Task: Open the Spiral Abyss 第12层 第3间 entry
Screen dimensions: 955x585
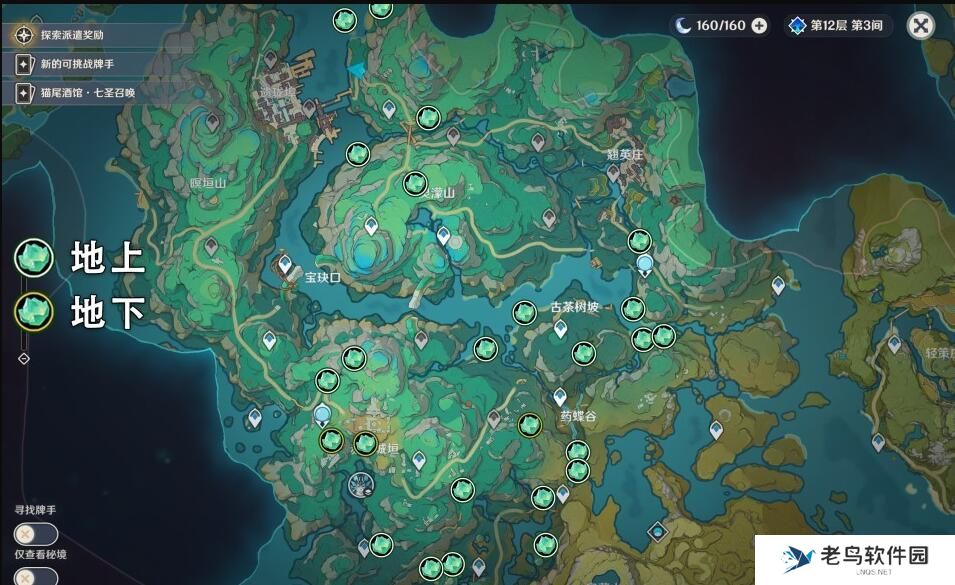Action: (837, 26)
